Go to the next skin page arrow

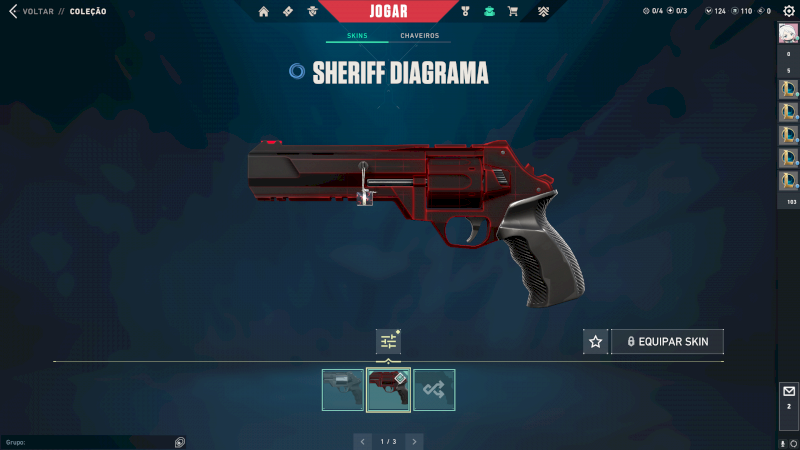click(x=414, y=441)
